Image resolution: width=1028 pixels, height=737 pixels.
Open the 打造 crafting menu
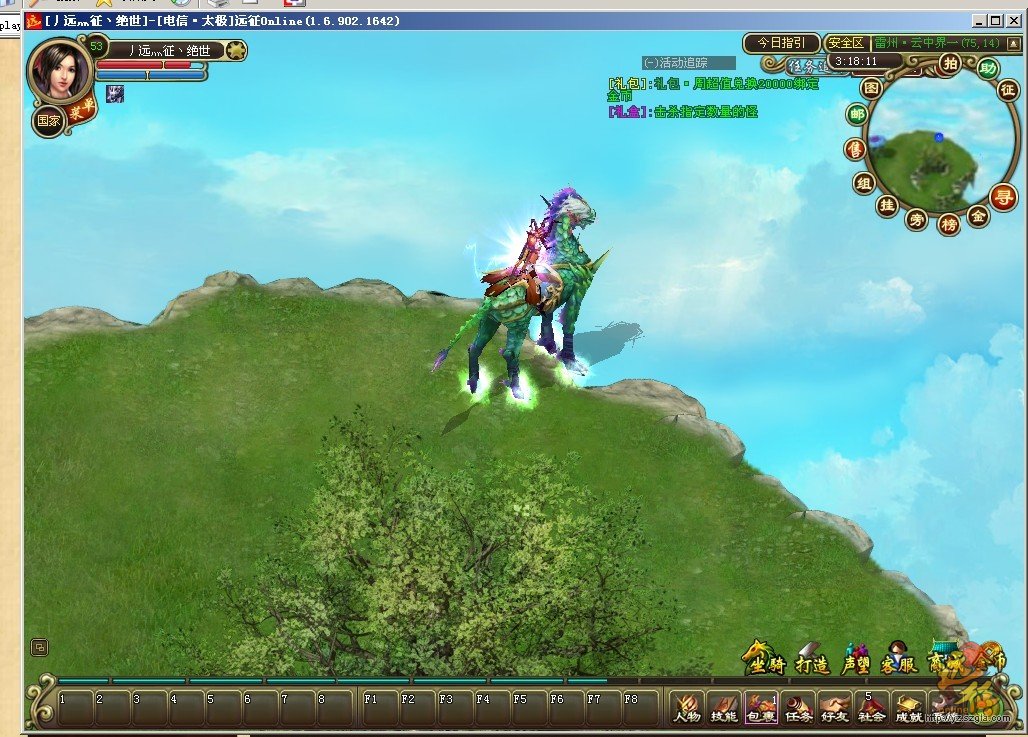812,661
